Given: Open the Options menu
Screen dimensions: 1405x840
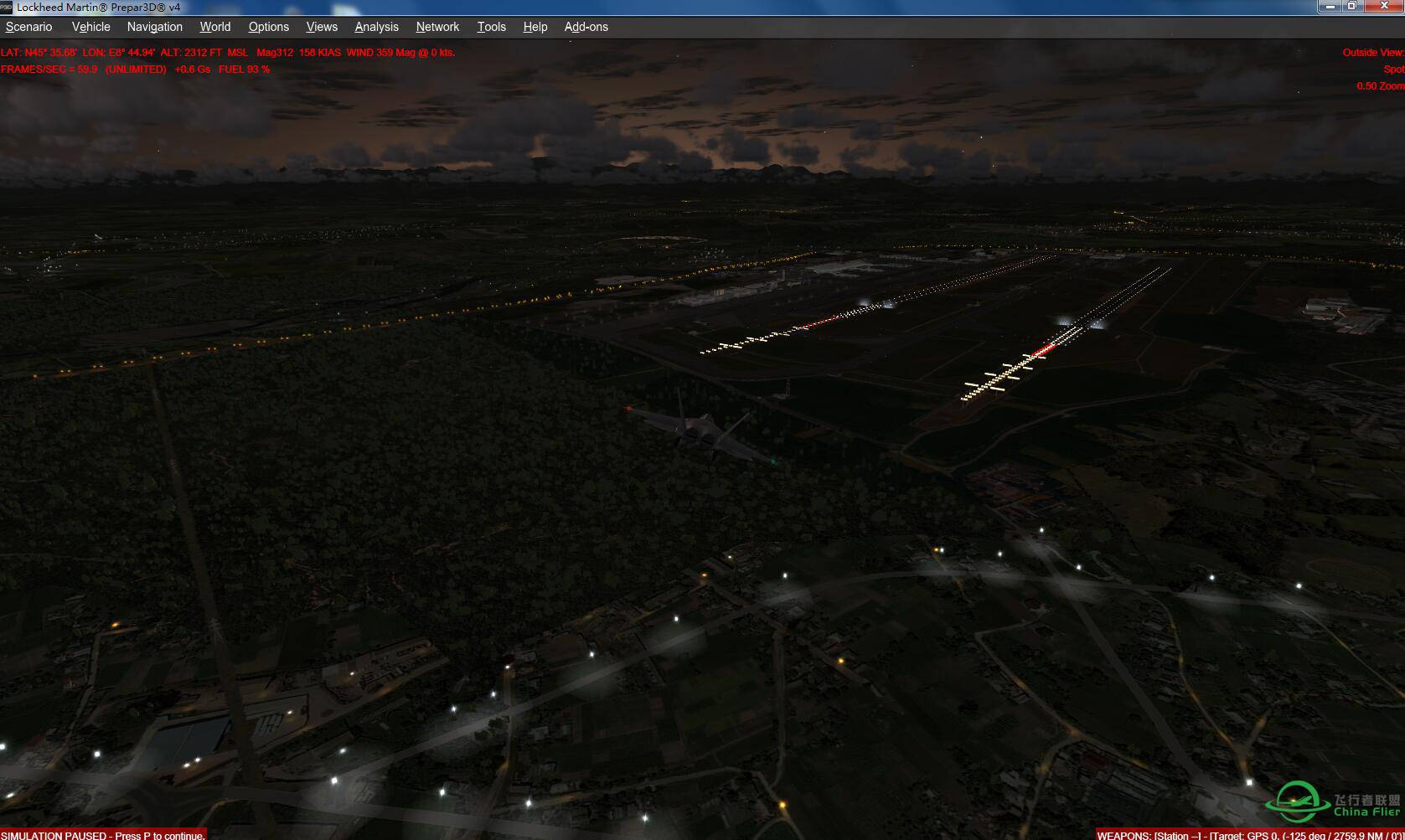Looking at the screenshot, I should click(x=268, y=27).
